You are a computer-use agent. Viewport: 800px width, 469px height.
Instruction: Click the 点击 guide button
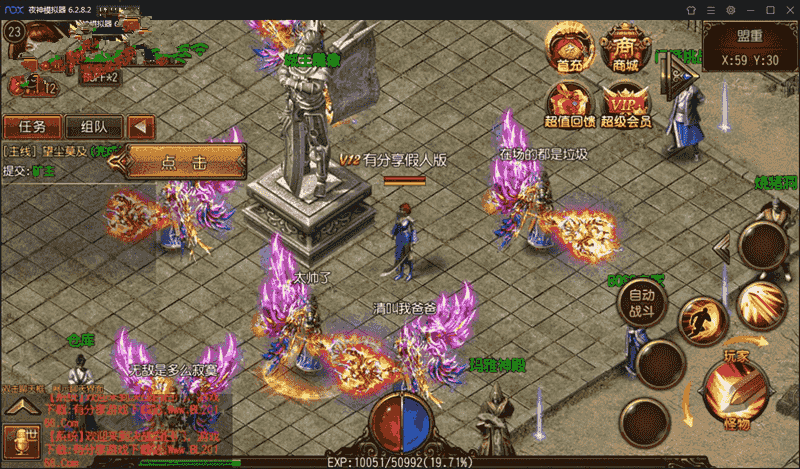186,160
